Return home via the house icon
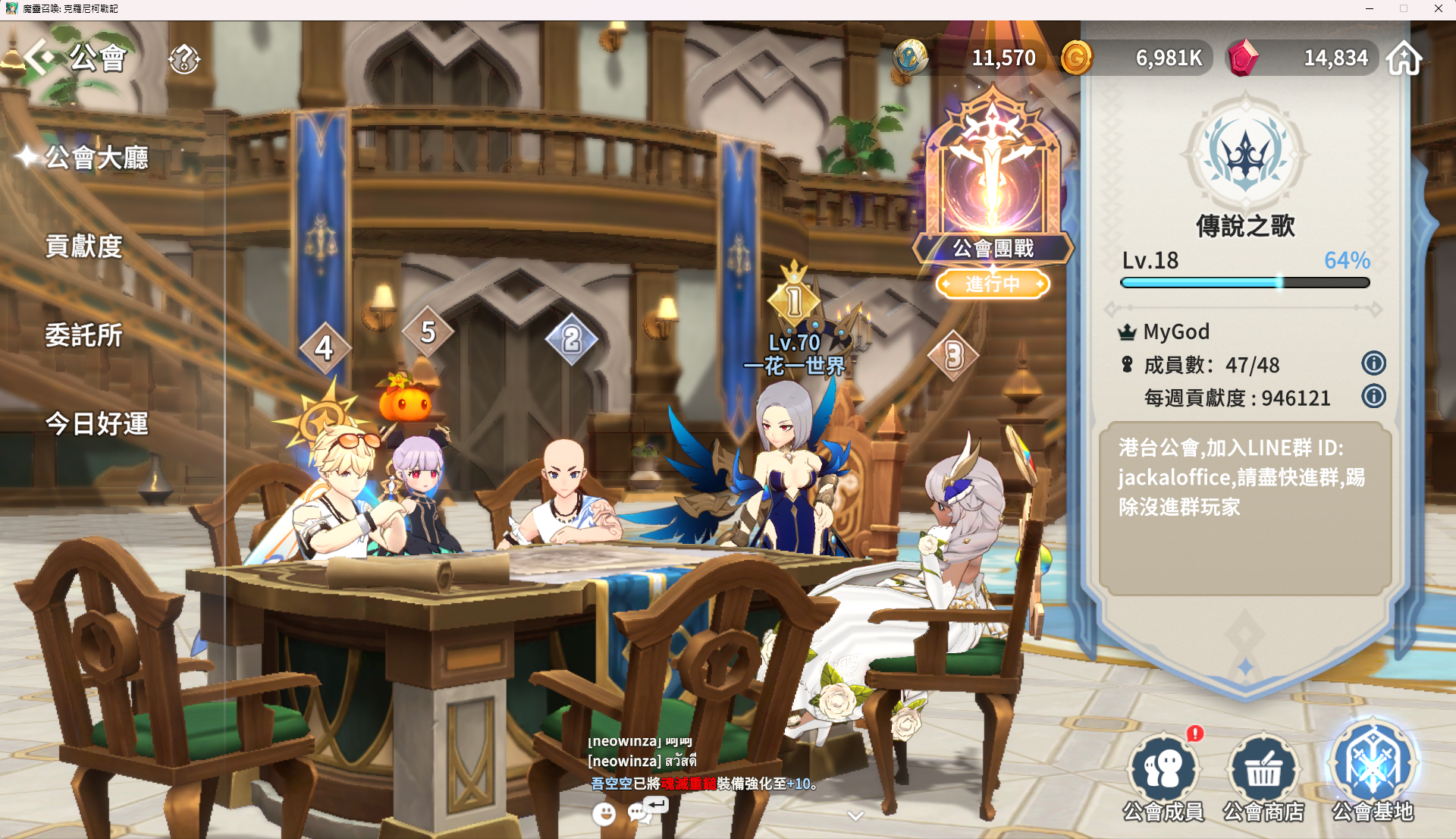 point(1404,58)
